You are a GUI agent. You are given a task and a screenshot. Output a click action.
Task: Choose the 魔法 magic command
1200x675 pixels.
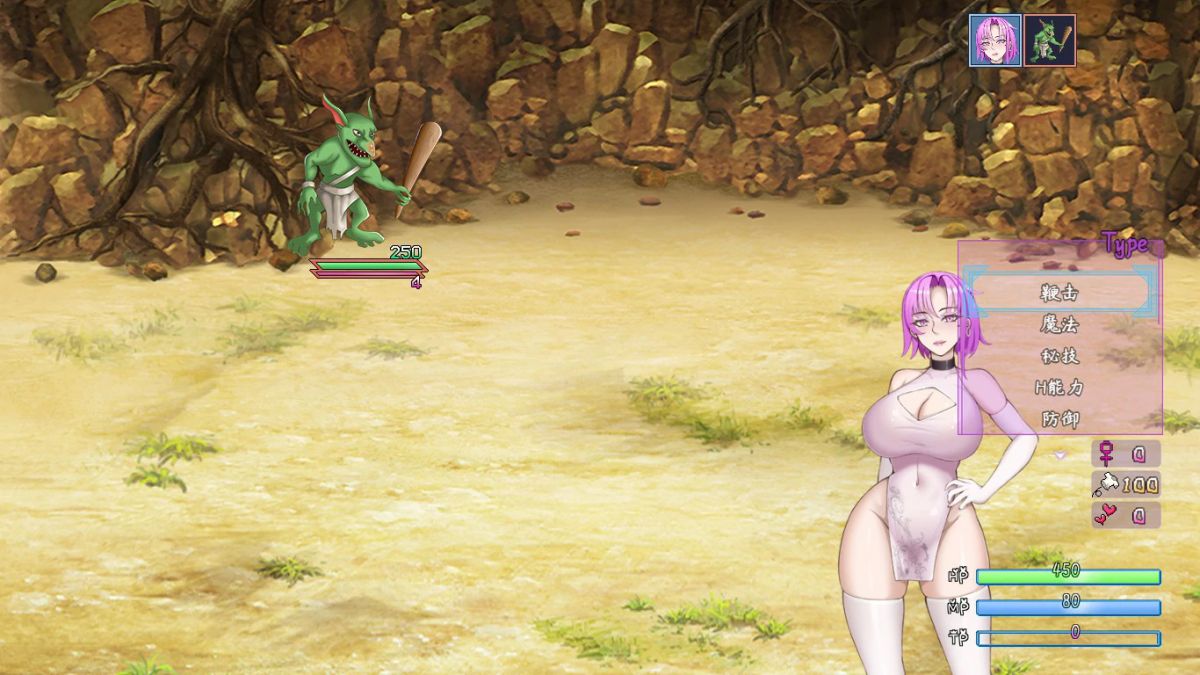(1060, 324)
